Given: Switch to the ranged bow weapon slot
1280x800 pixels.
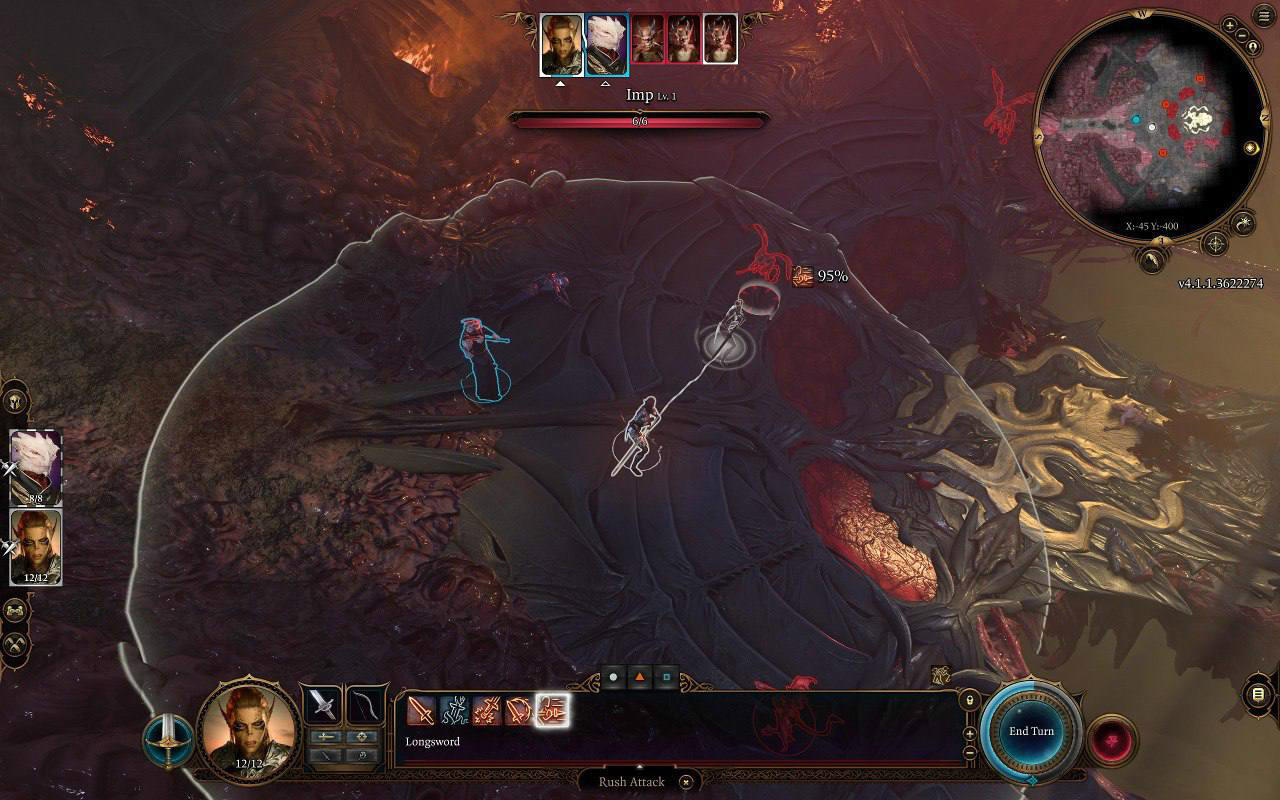Looking at the screenshot, I should [366, 704].
